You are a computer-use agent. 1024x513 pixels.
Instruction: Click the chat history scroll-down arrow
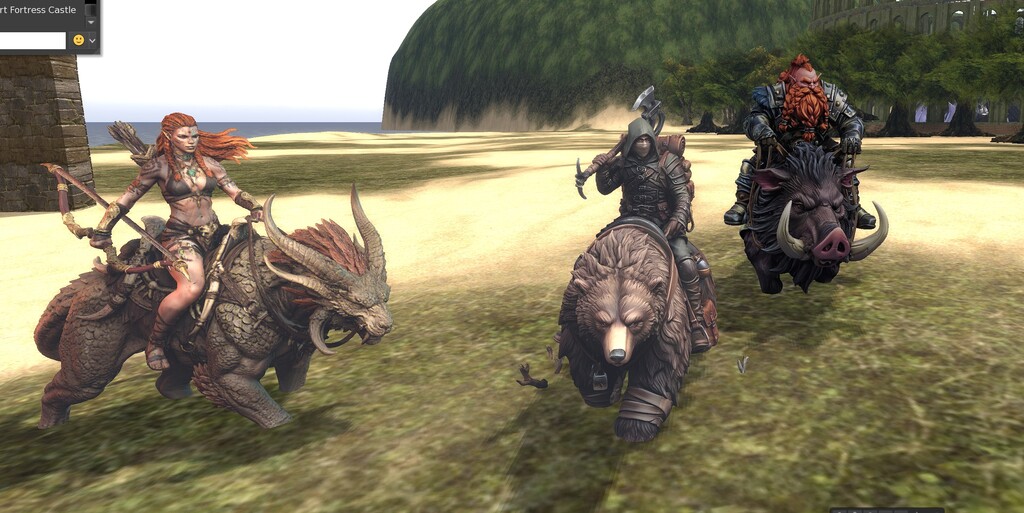91,21
